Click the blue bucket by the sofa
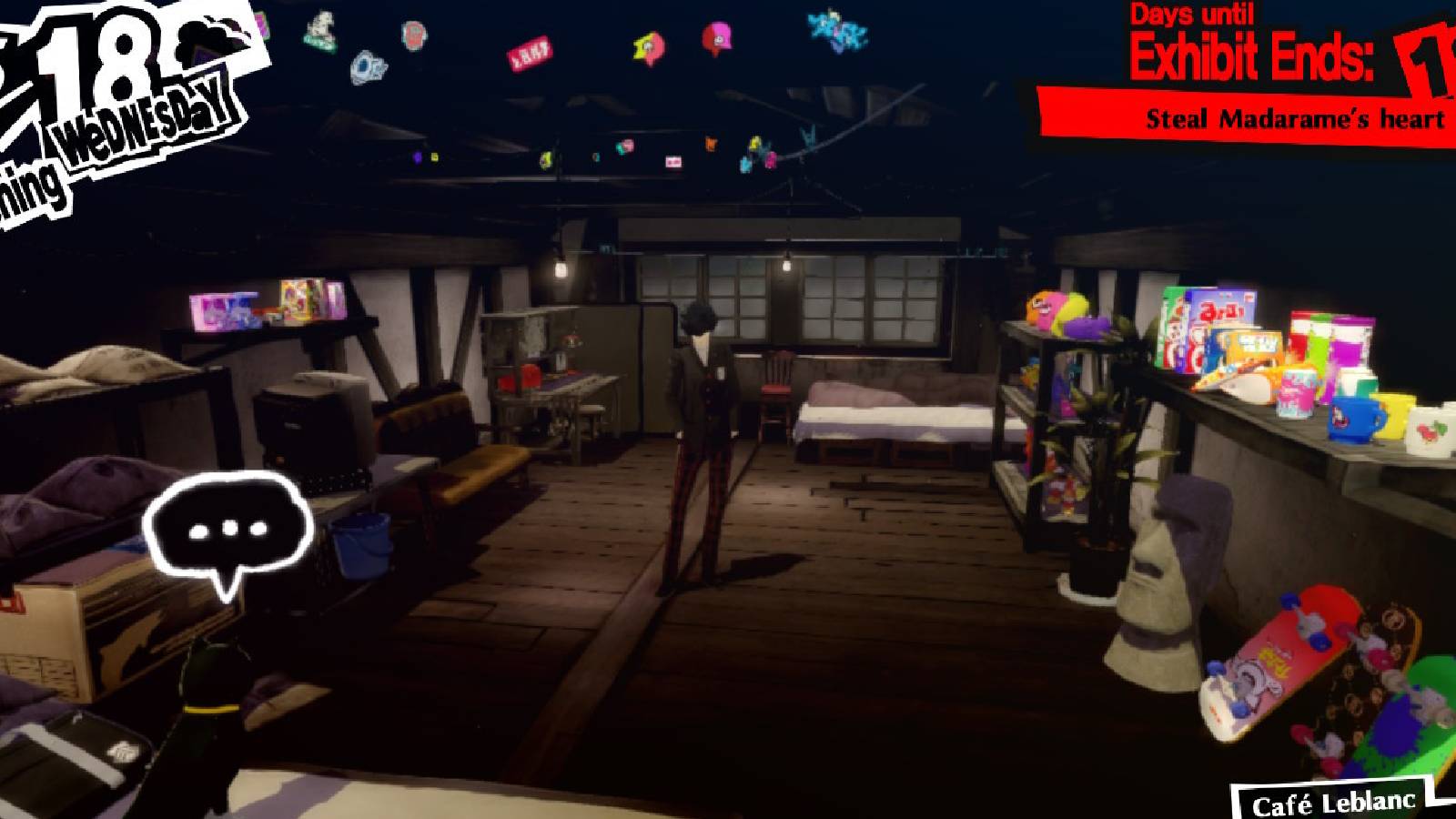This screenshot has height=819, width=1456. tap(362, 546)
